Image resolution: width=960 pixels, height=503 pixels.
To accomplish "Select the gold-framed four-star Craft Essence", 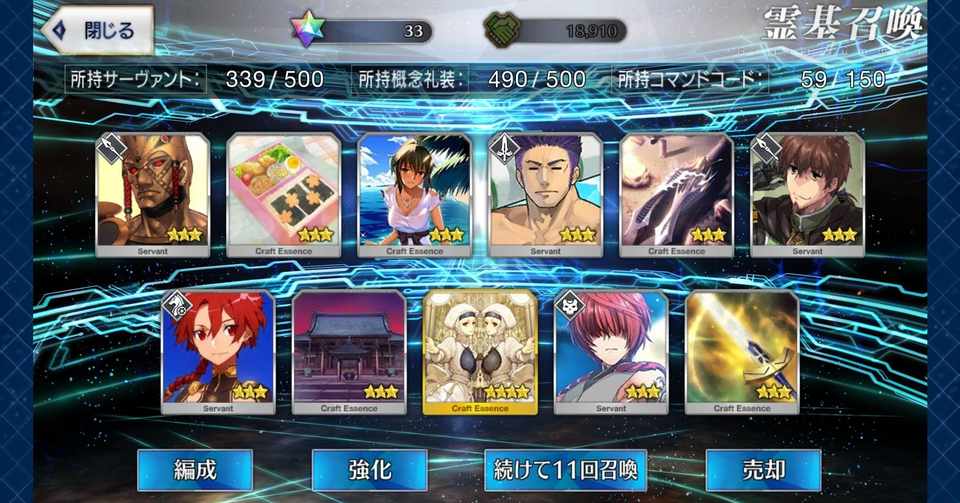I will click(480, 351).
